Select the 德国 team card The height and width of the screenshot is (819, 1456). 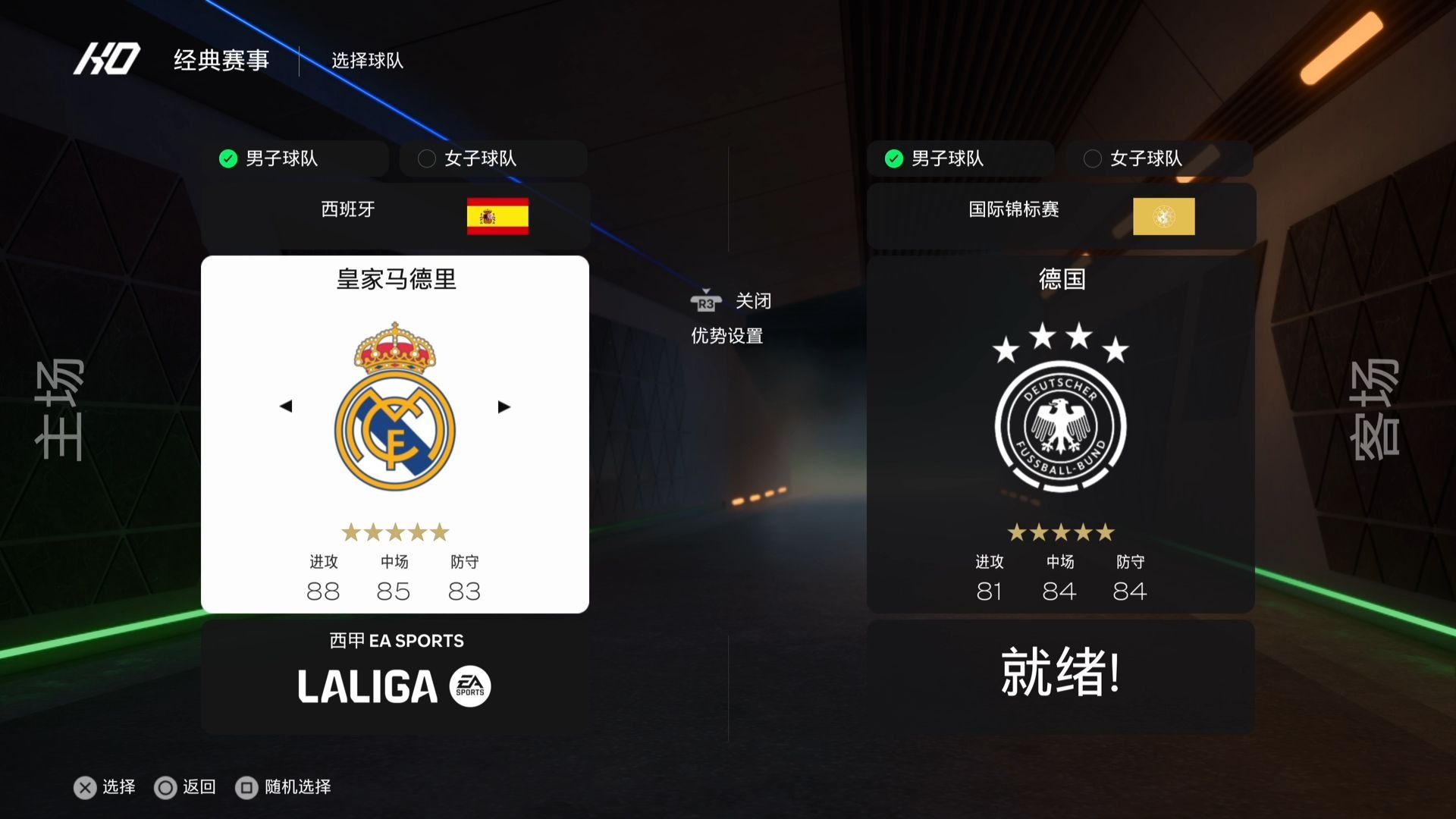pyautogui.click(x=1061, y=434)
